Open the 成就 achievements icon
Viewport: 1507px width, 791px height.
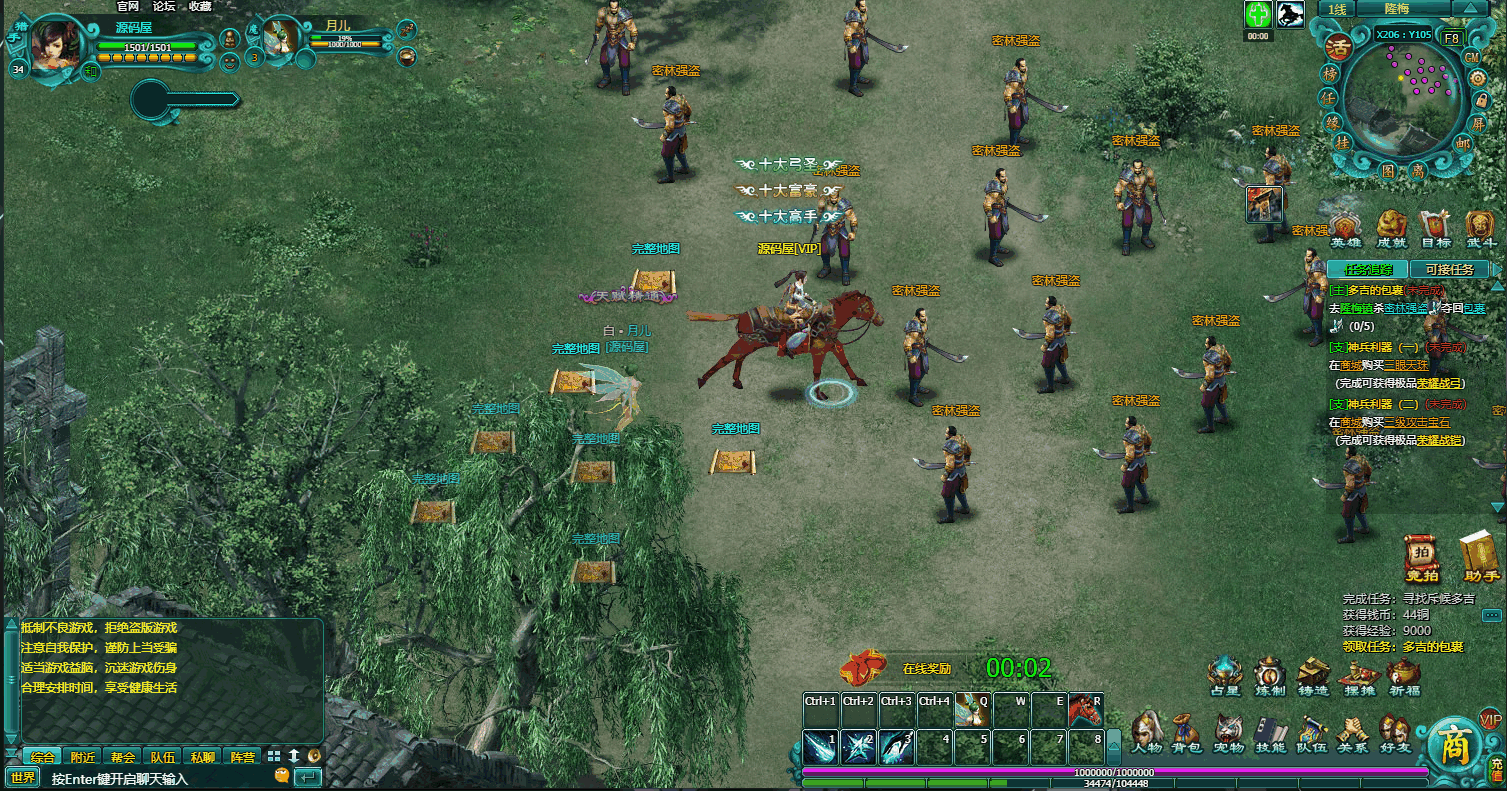tap(1392, 228)
